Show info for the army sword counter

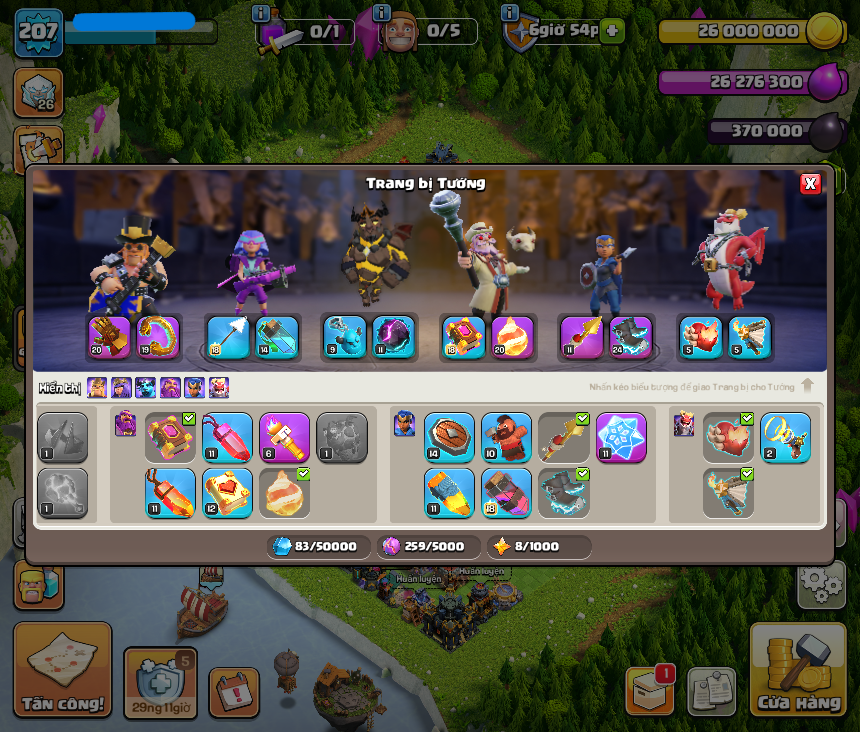[261, 13]
